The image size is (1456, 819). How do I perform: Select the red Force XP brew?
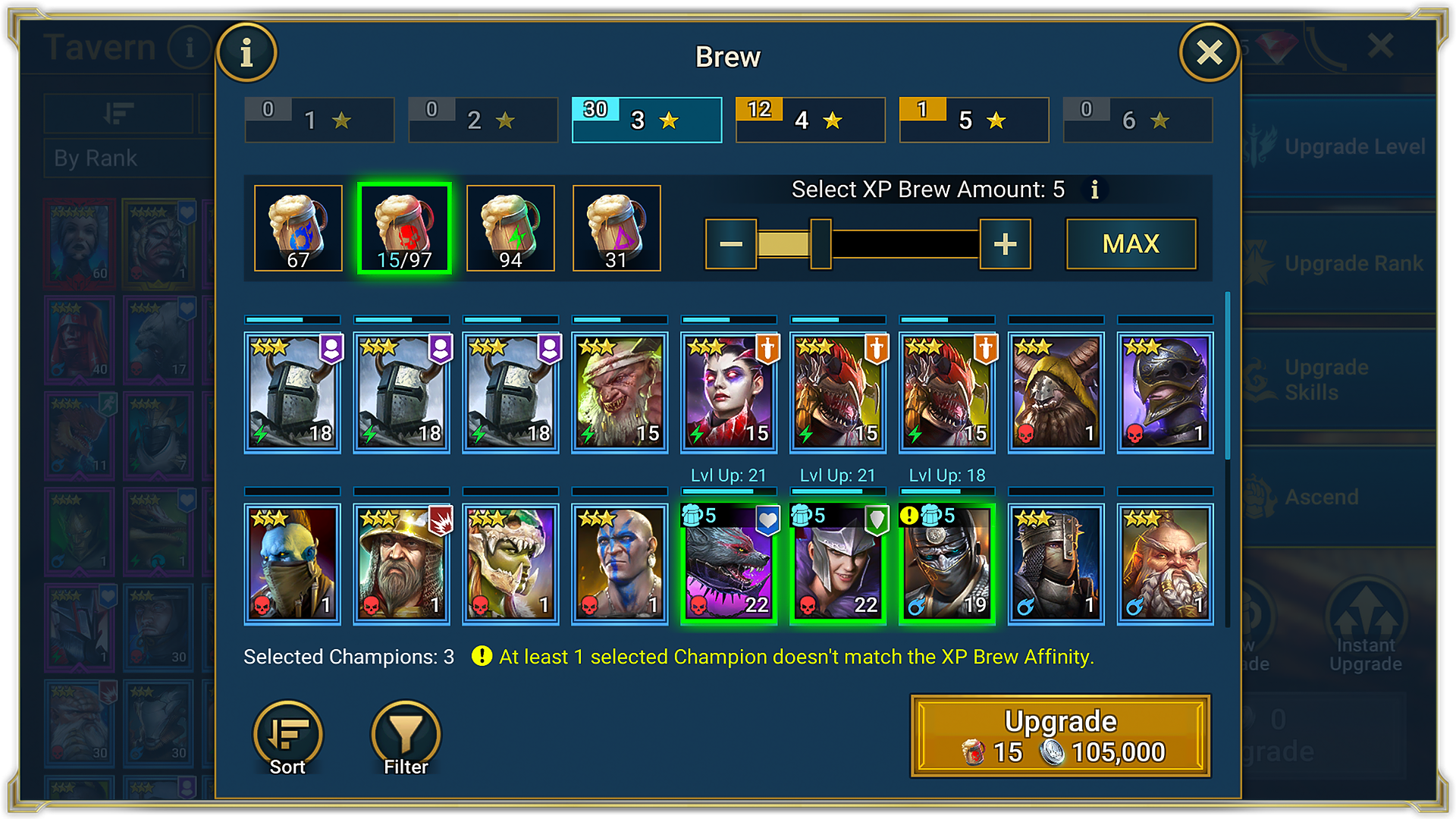pos(404,228)
